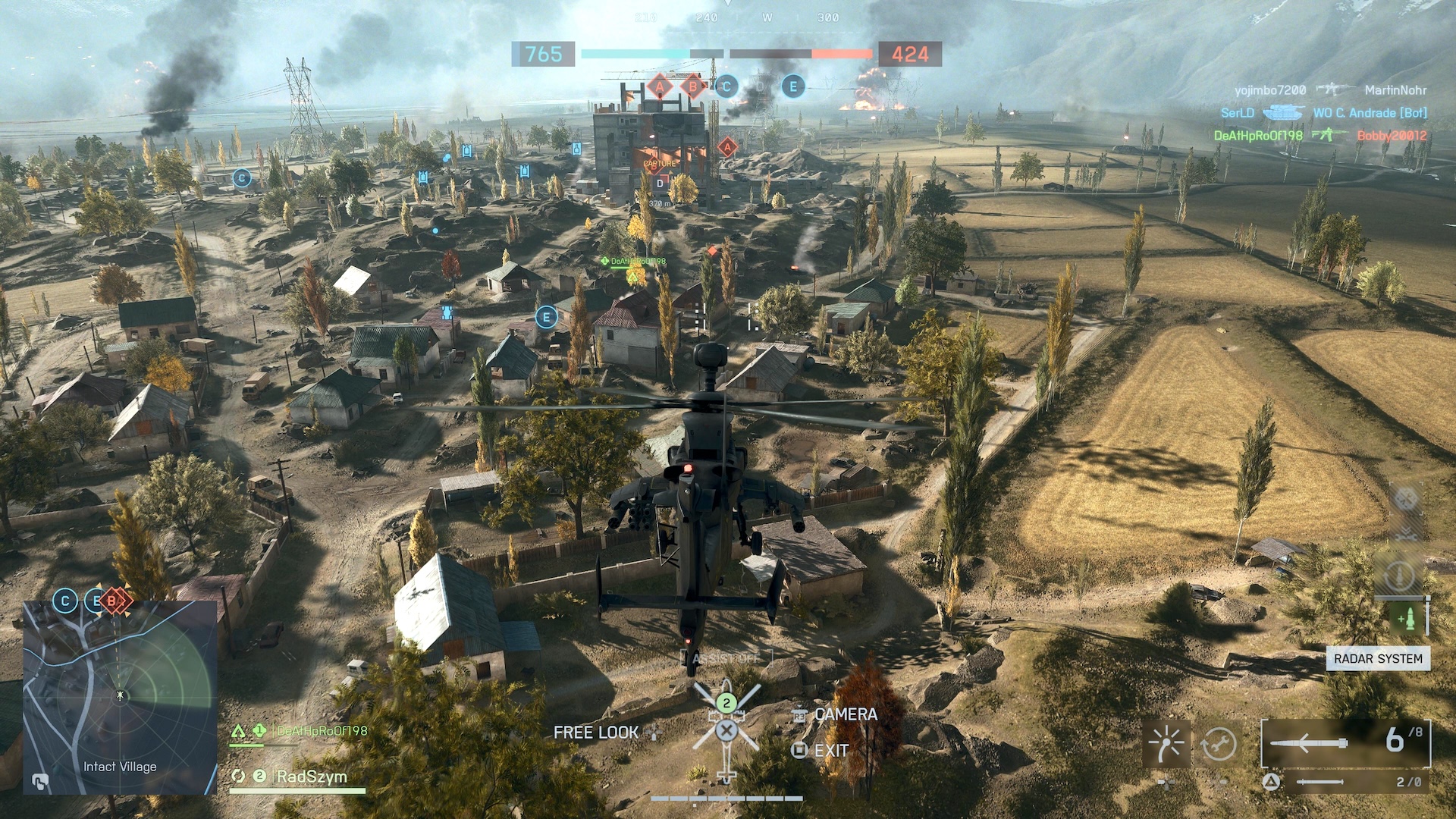
Task: Select the D capture objective marker
Action: pyautogui.click(x=660, y=184)
